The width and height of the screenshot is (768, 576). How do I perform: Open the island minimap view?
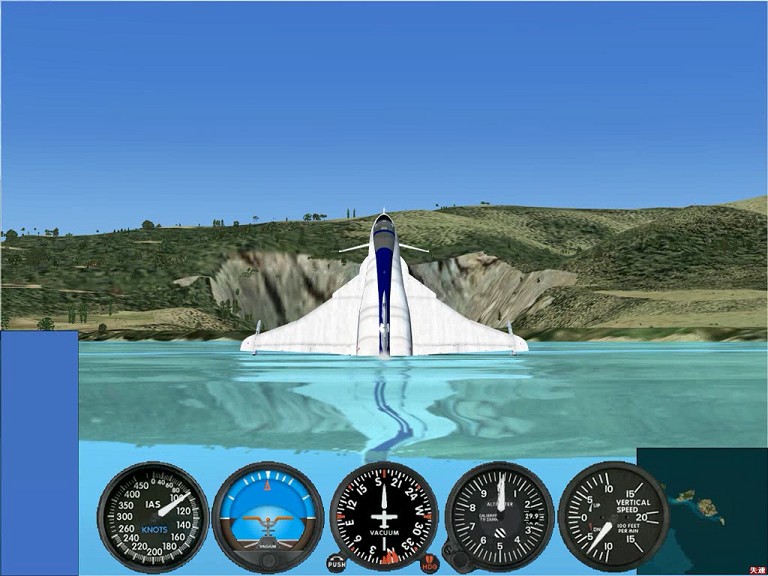point(701,510)
